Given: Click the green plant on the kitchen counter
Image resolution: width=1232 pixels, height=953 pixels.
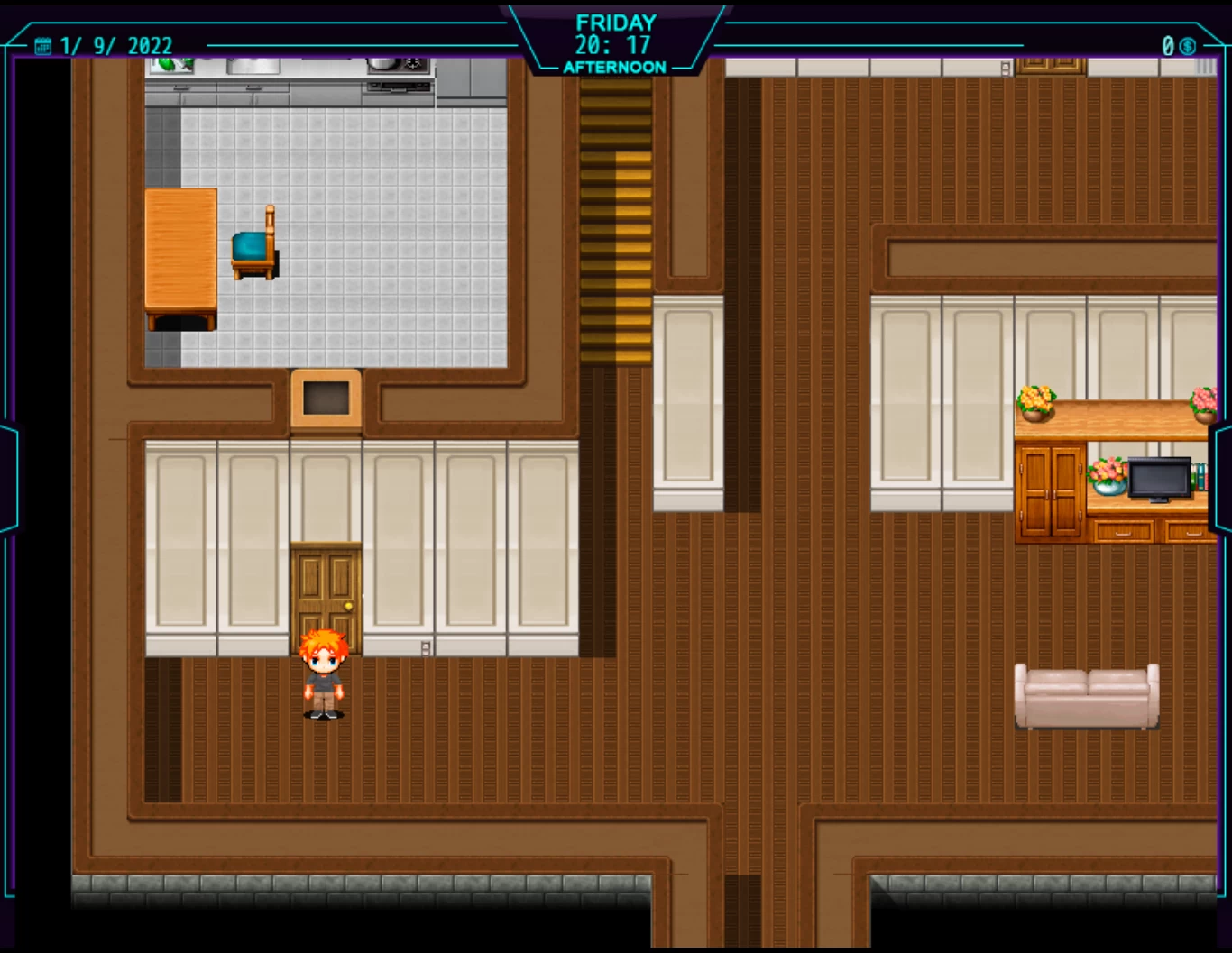Looking at the screenshot, I should (x=168, y=63).
